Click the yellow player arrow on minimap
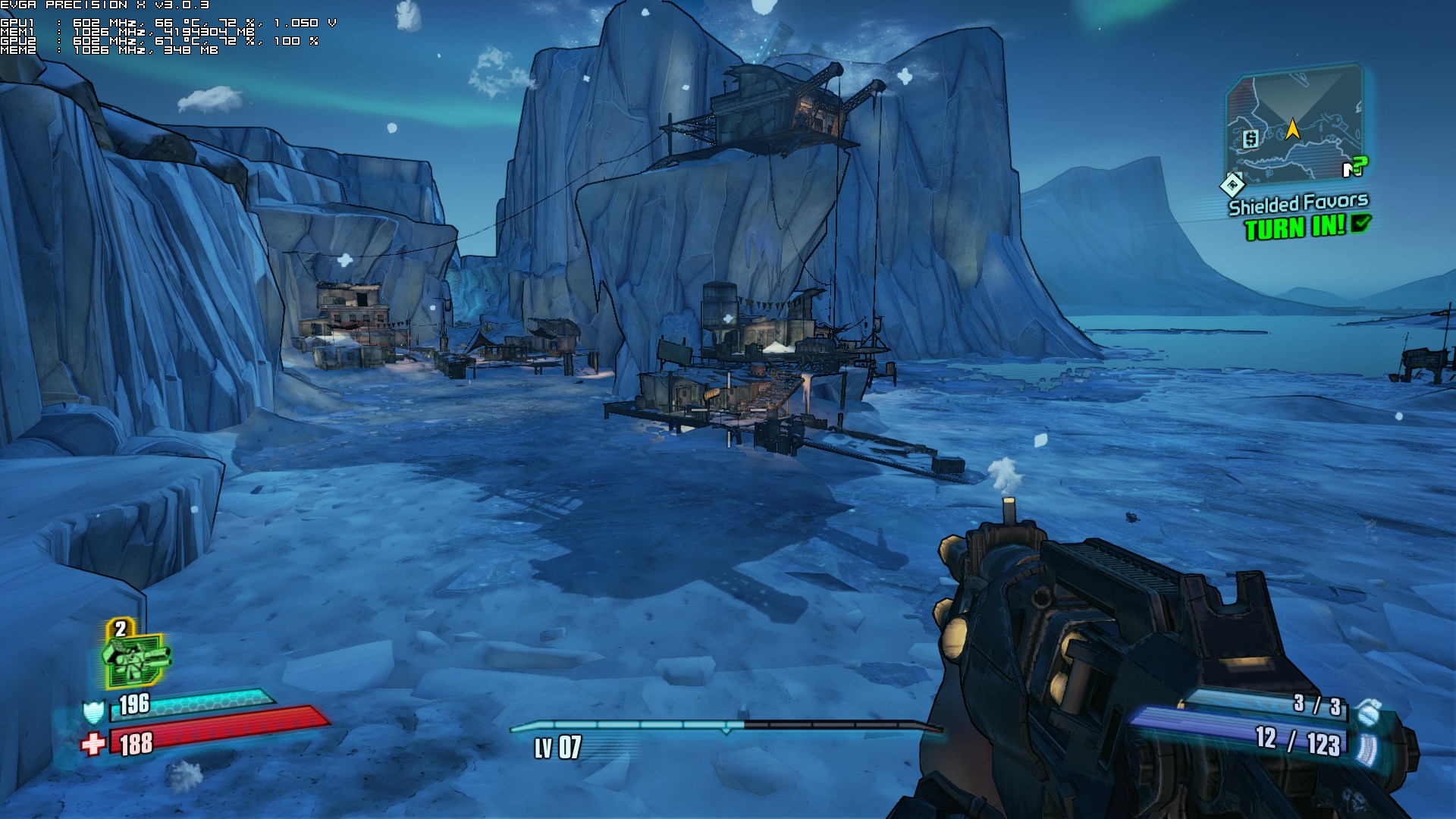Image resolution: width=1456 pixels, height=819 pixels. 1292,129
